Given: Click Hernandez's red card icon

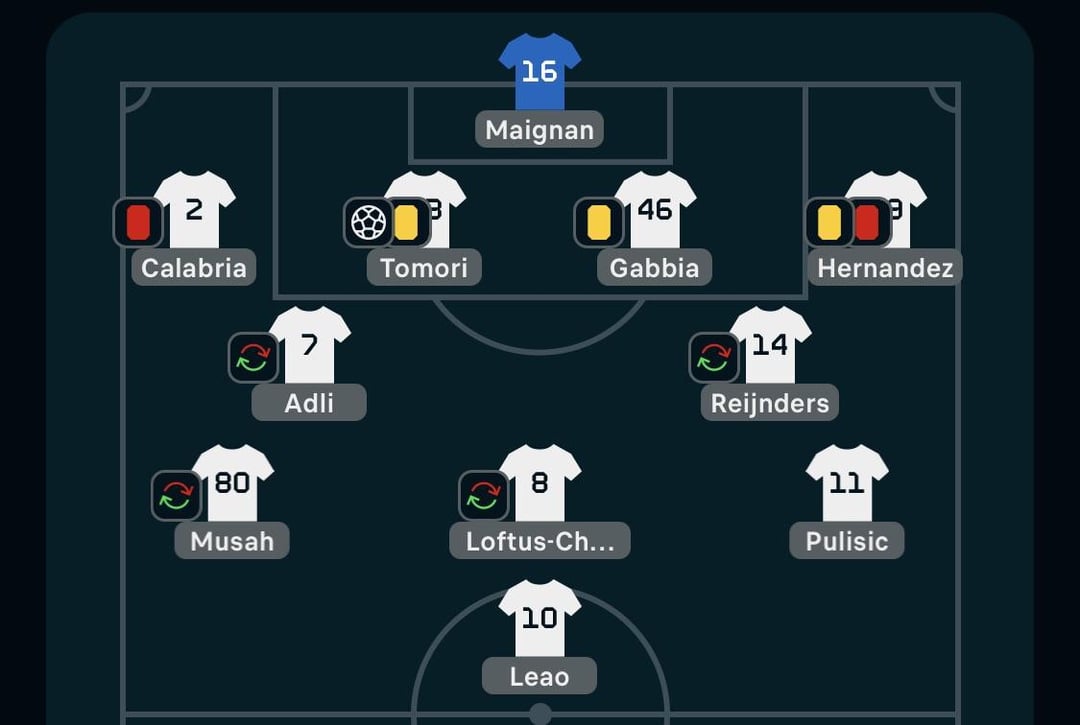Looking at the screenshot, I should (x=867, y=222).
